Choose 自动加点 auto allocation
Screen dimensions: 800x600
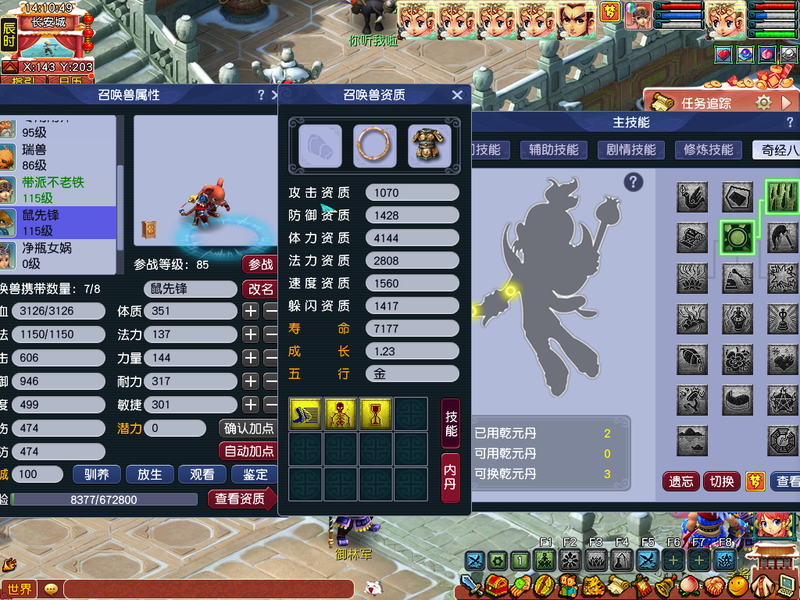pos(248,451)
